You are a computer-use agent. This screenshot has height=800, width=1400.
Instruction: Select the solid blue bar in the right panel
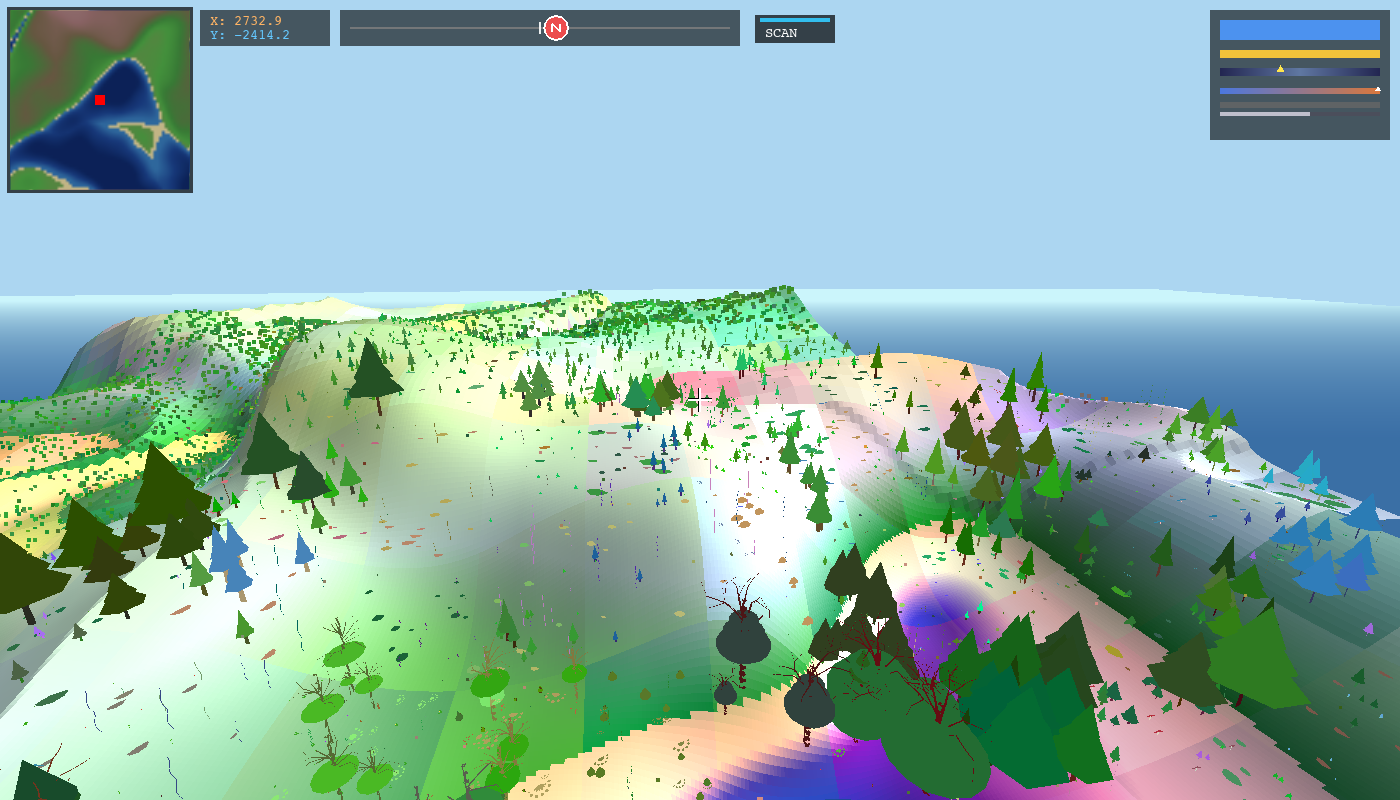[1300, 29]
